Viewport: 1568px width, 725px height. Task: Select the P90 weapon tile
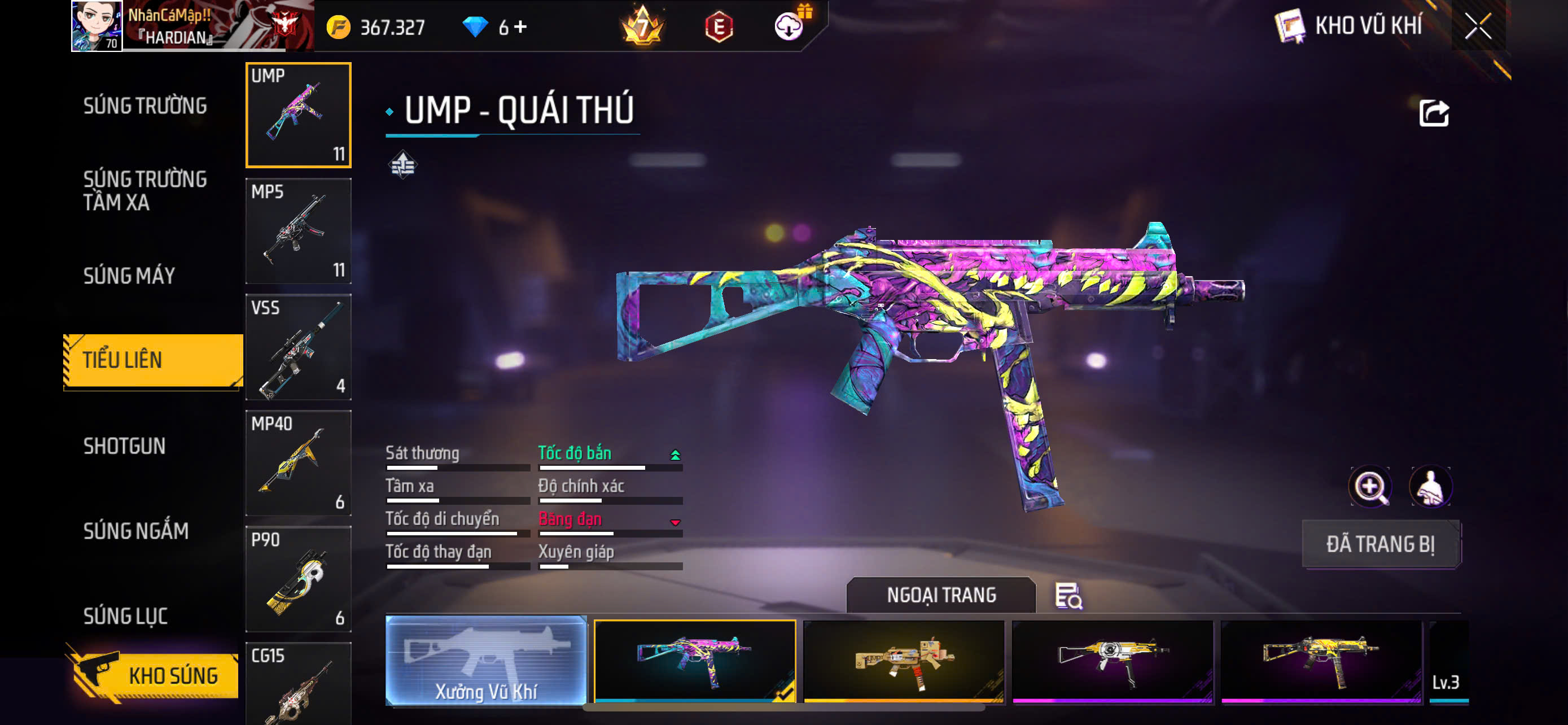[x=298, y=579]
